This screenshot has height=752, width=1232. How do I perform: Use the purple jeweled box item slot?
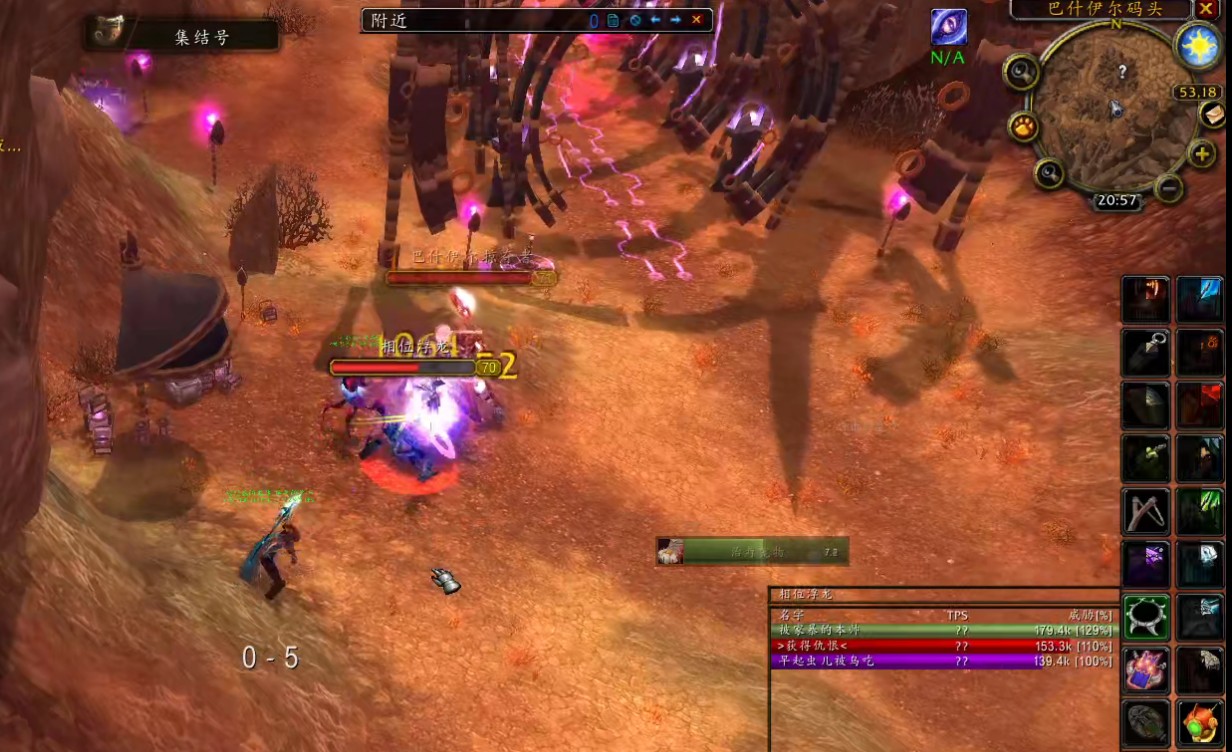1146,669
